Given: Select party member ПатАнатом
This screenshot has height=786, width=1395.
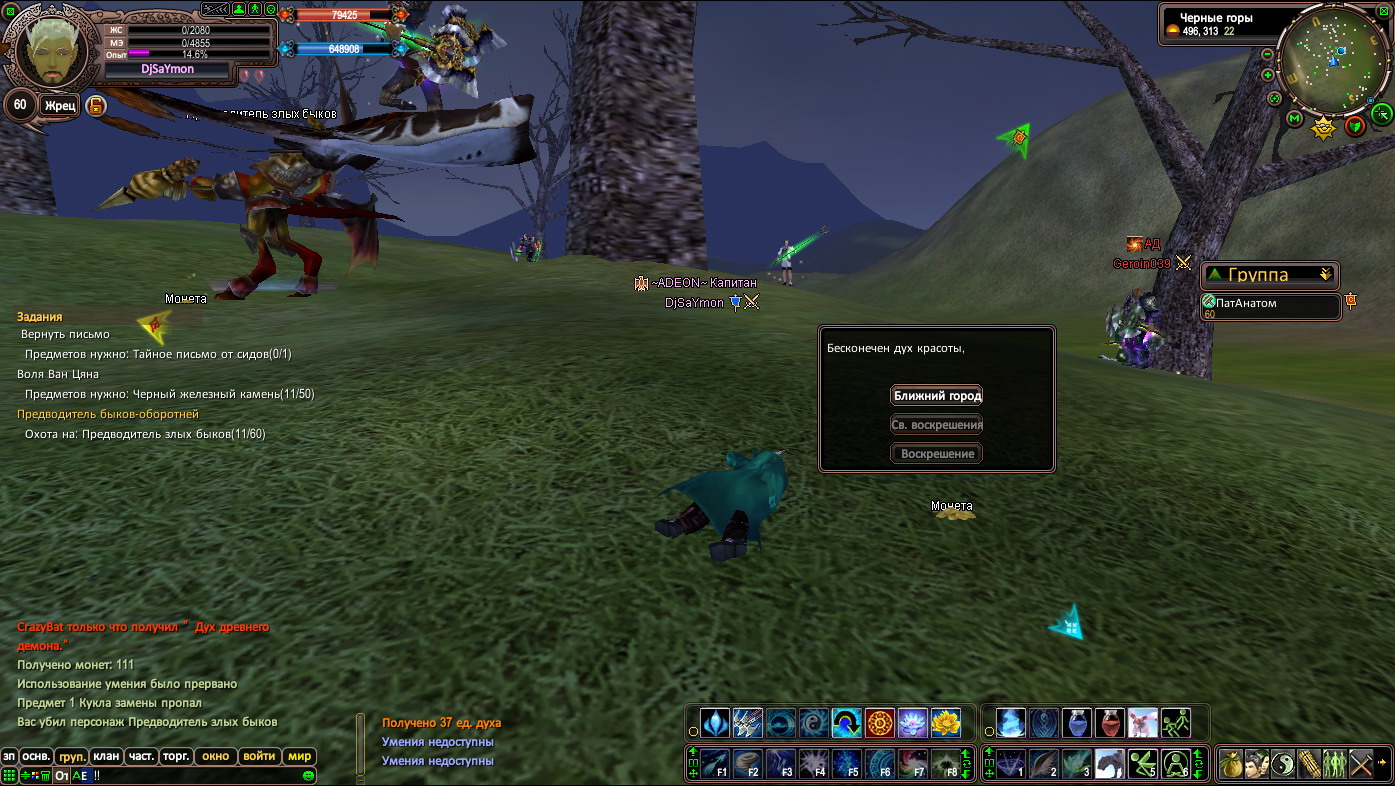Looking at the screenshot, I should pos(1271,307).
